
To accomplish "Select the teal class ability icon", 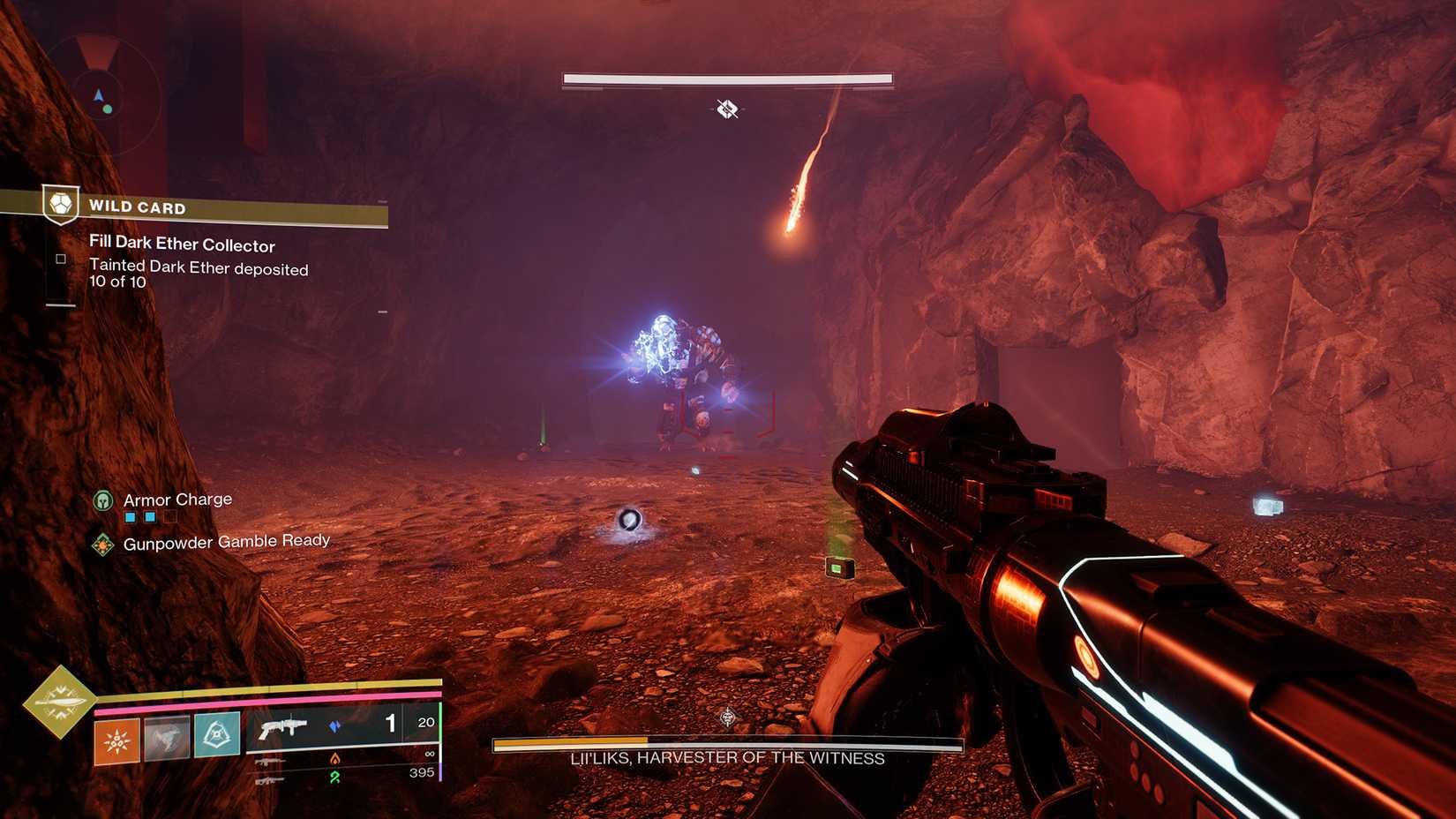I will click(215, 735).
